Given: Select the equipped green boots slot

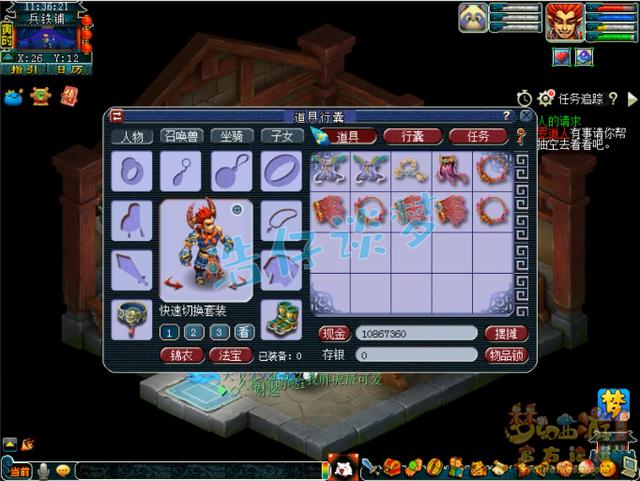Looking at the screenshot, I should pos(281,318).
